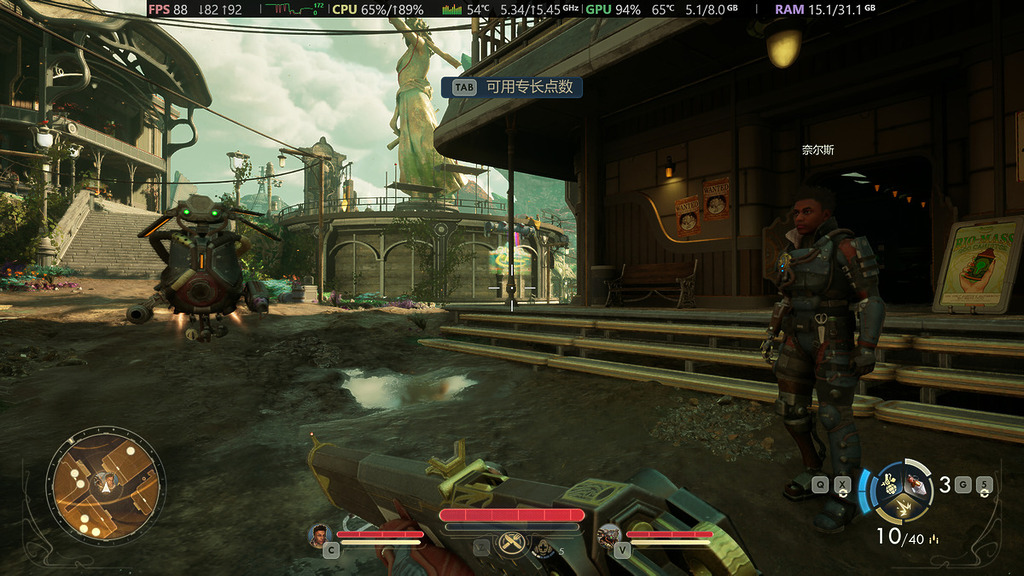Screen dimensions: 1024x576
Task: Select the red potion consumable slot
Action: tap(915, 484)
